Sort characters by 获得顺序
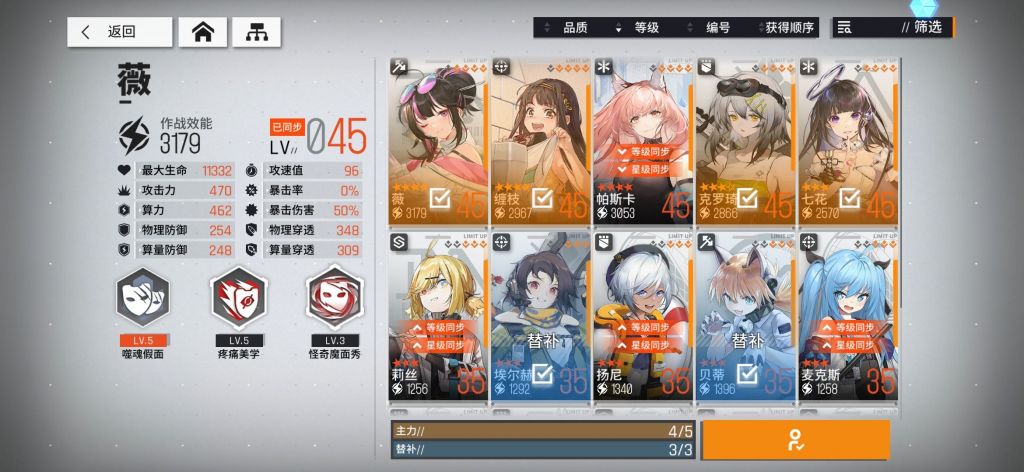The width and height of the screenshot is (1024, 472). 790,28
